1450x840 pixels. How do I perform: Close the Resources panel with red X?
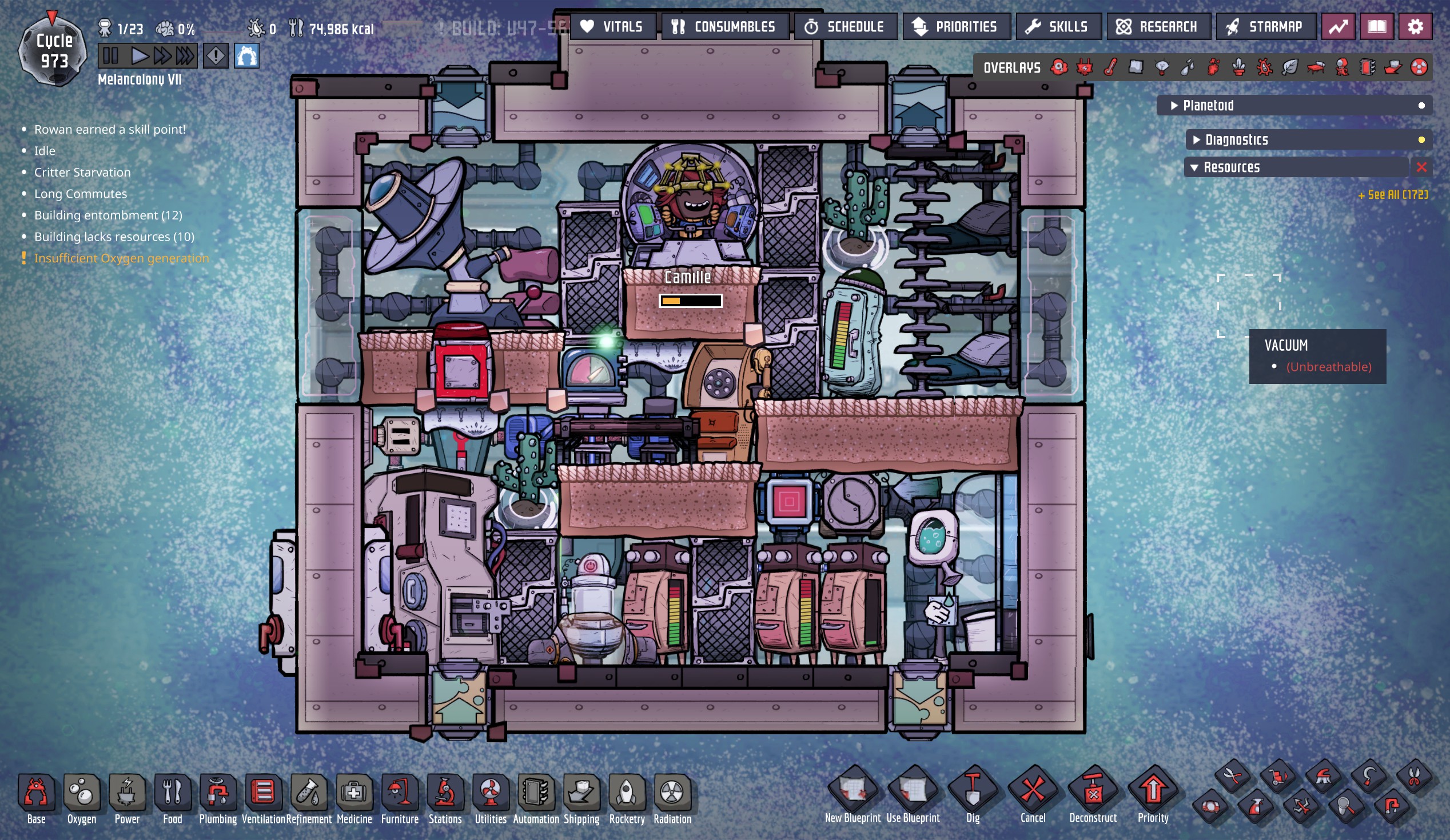(x=1421, y=167)
